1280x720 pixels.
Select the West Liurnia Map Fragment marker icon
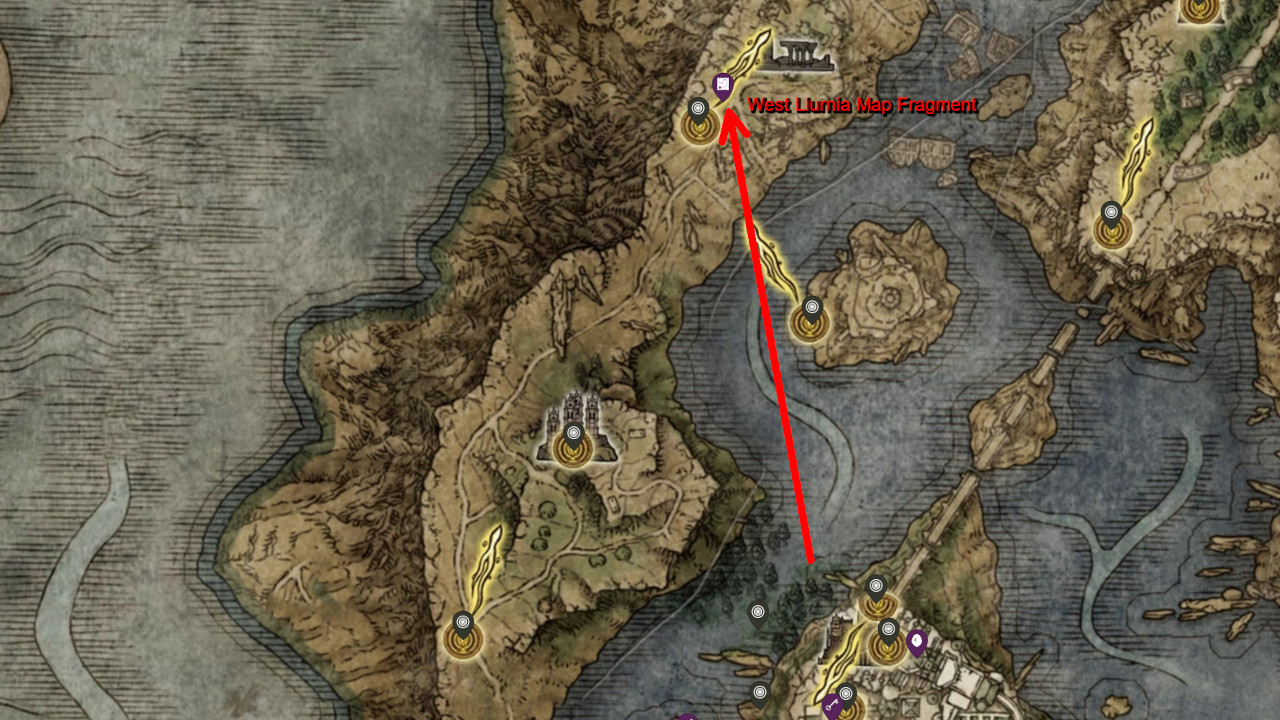coord(723,84)
